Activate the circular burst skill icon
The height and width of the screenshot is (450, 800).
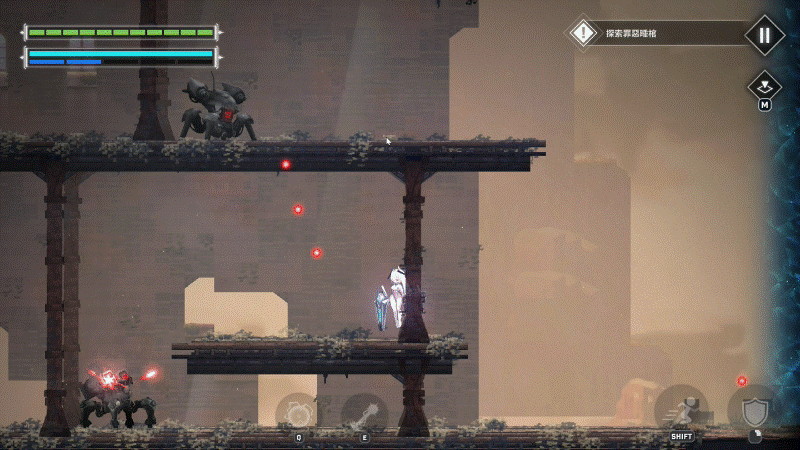click(297, 412)
